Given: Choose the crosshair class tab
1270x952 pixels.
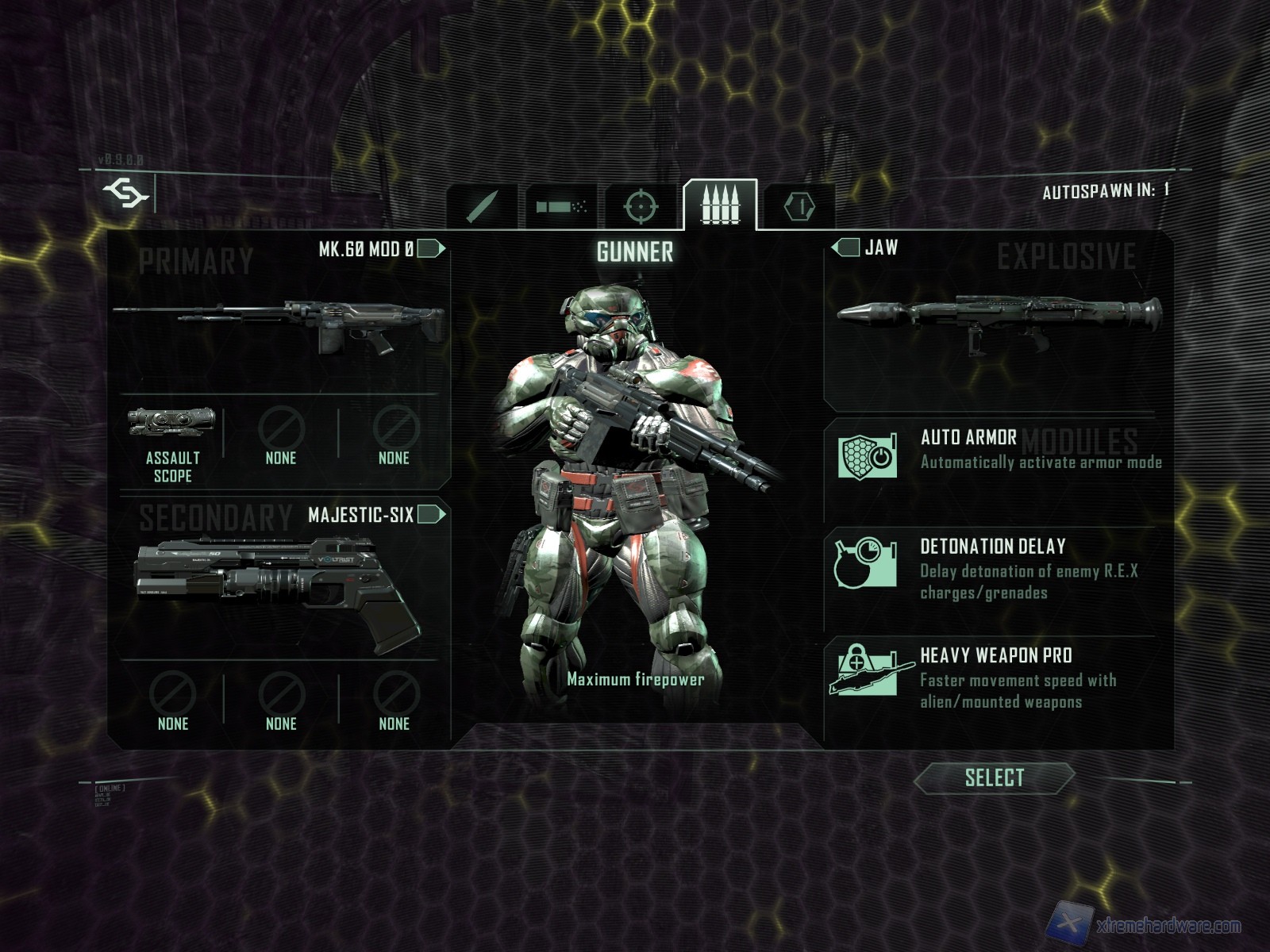Looking at the screenshot, I should click(641, 206).
